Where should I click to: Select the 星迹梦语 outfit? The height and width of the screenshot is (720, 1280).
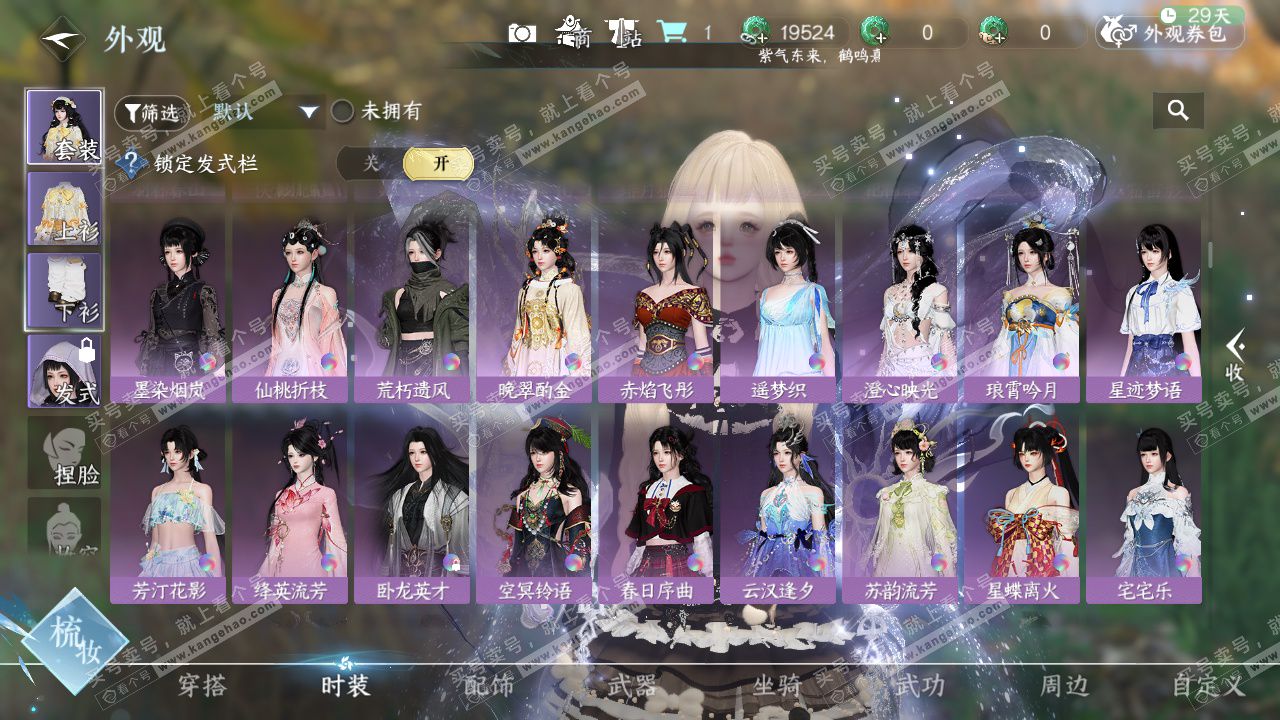1145,305
